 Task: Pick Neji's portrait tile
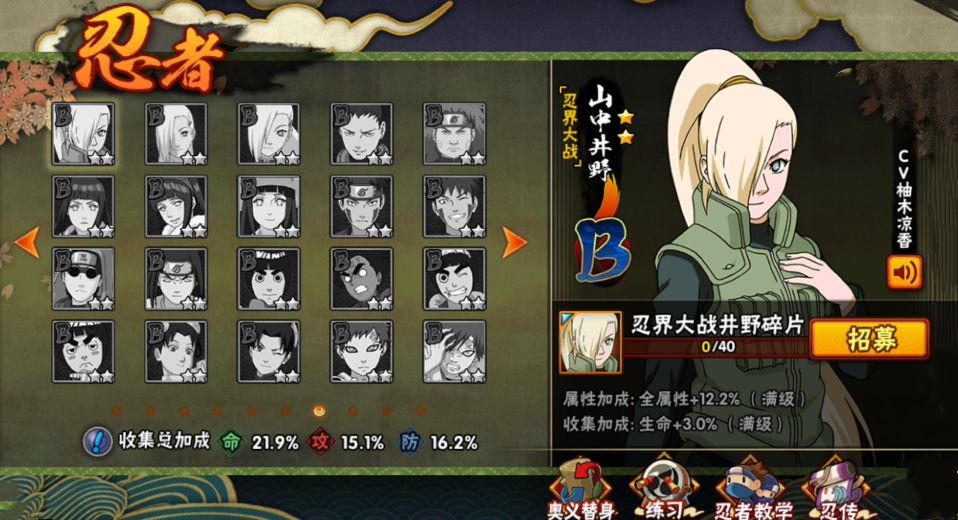point(177,278)
